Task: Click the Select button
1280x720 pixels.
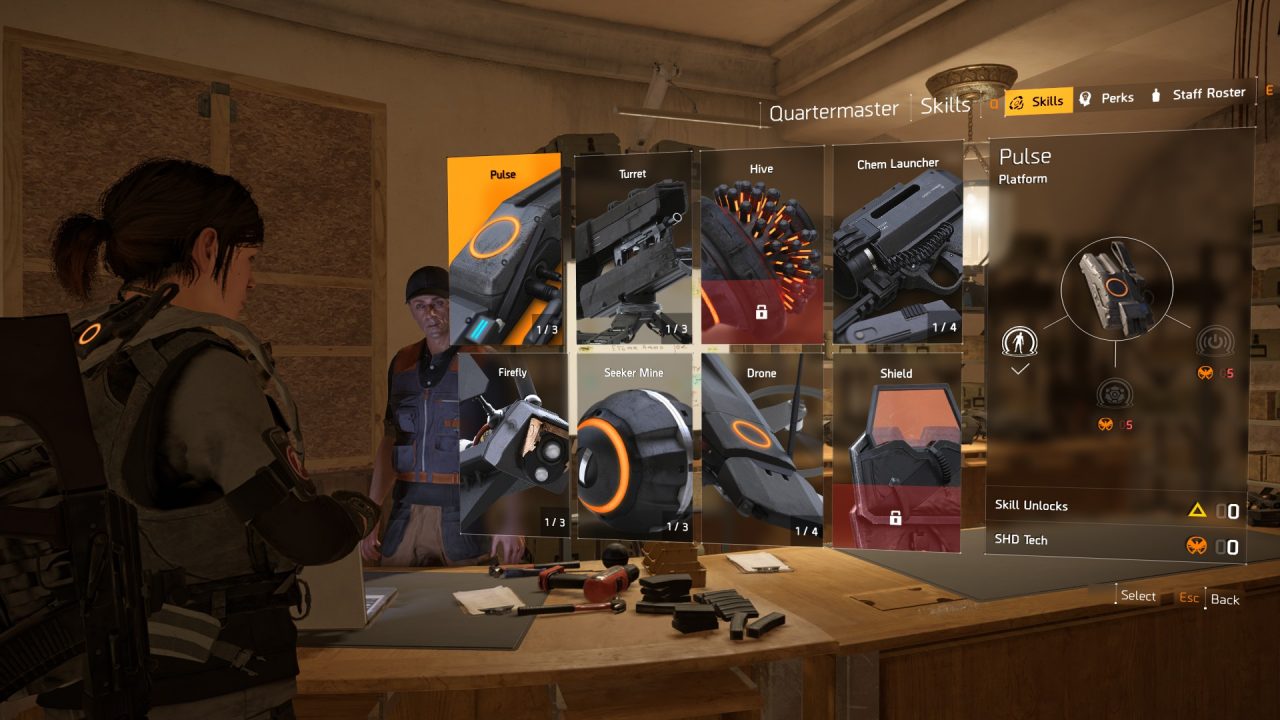Action: click(x=1138, y=596)
